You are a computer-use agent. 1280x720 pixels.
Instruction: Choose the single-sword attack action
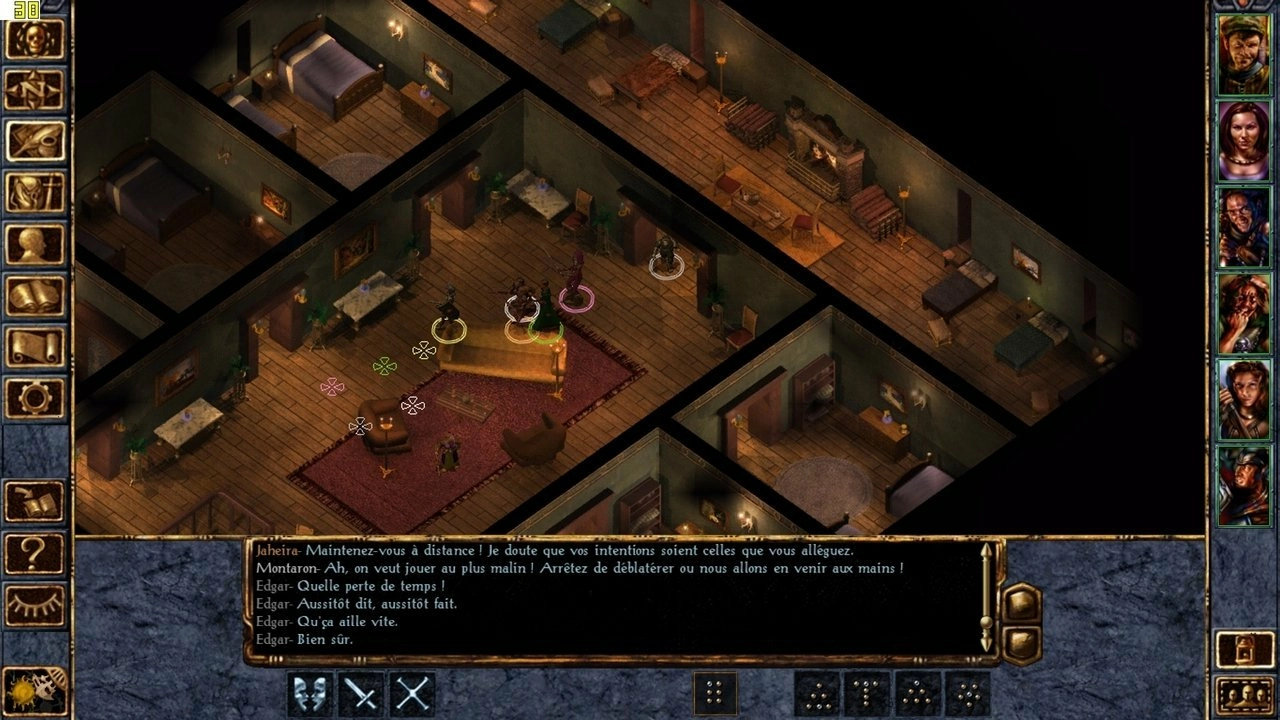(361, 693)
